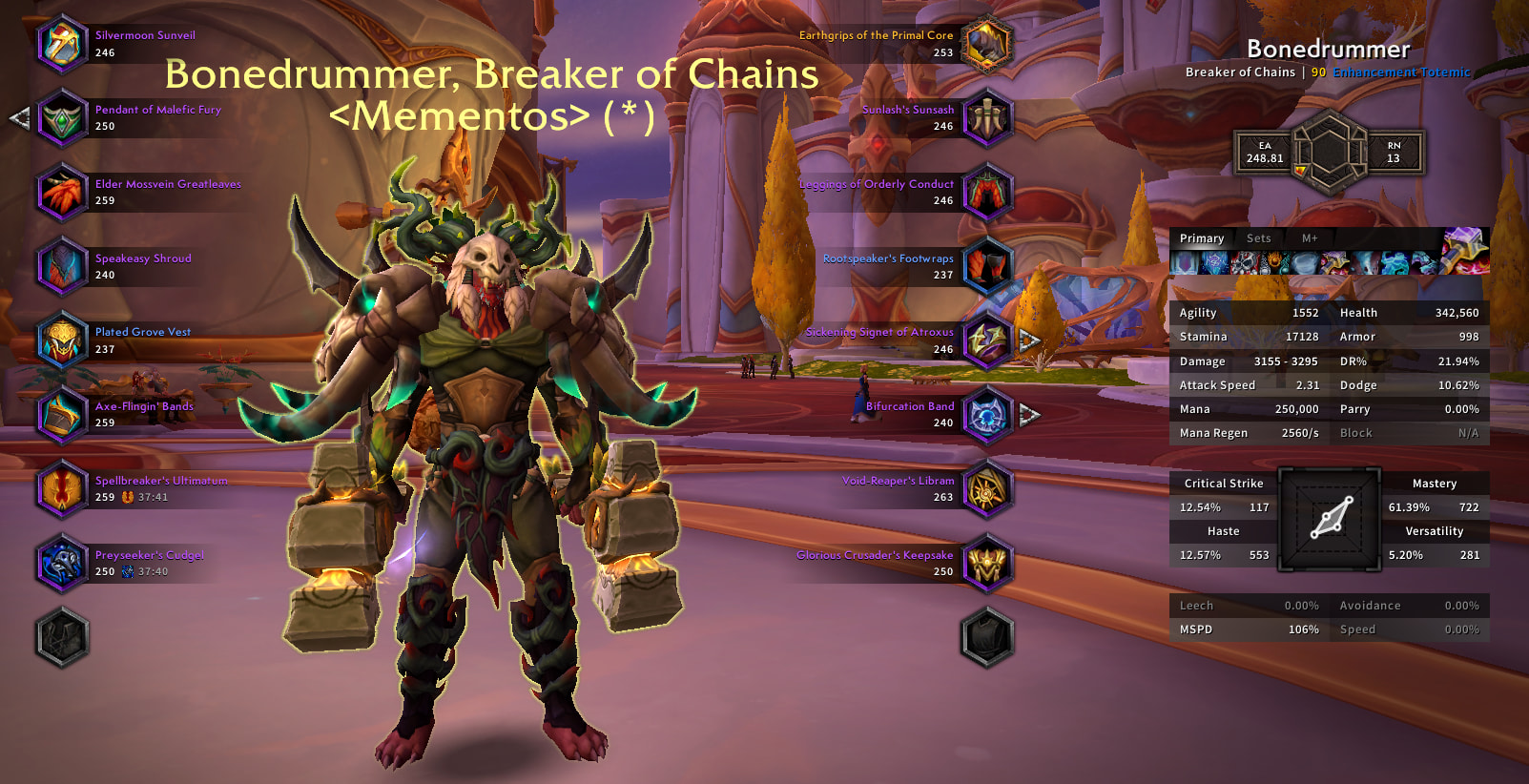Select Earthgrips of the Primal Core slot

987,44
